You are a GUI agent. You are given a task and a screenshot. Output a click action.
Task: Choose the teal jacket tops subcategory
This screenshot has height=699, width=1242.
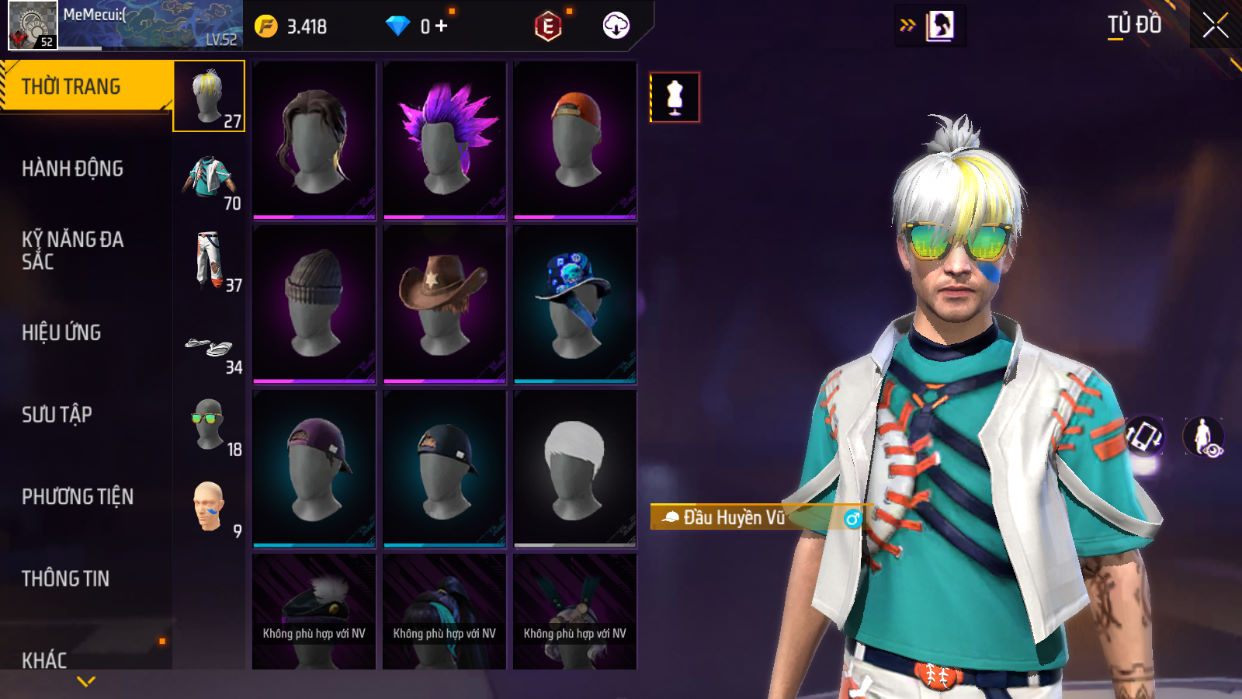pos(209,179)
